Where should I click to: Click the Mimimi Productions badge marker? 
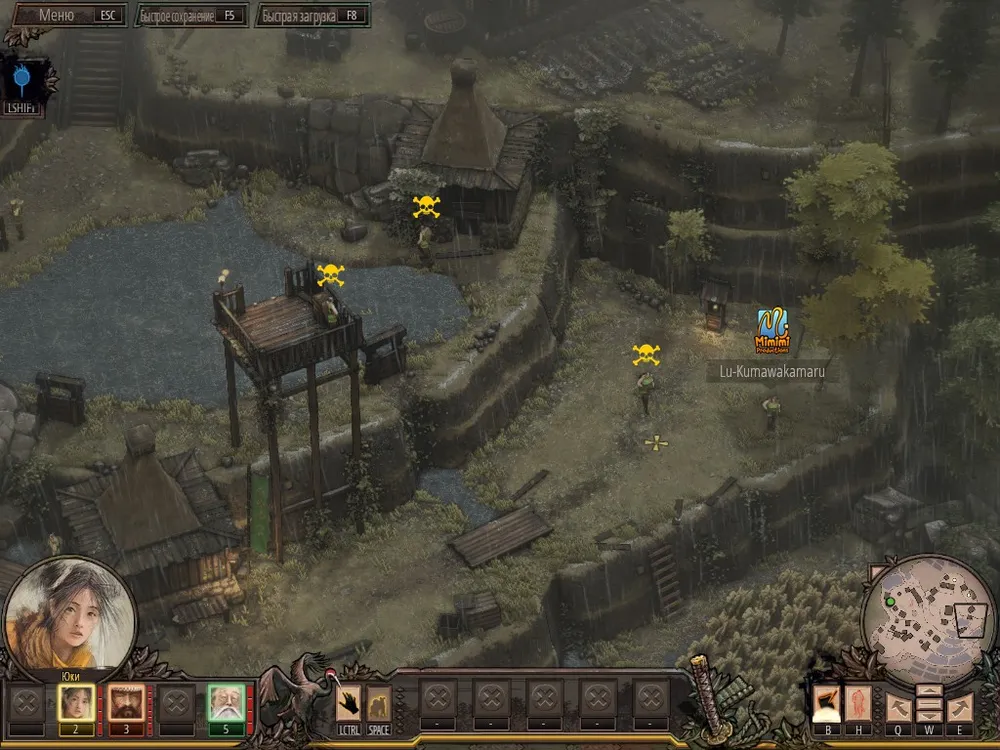pos(772,331)
